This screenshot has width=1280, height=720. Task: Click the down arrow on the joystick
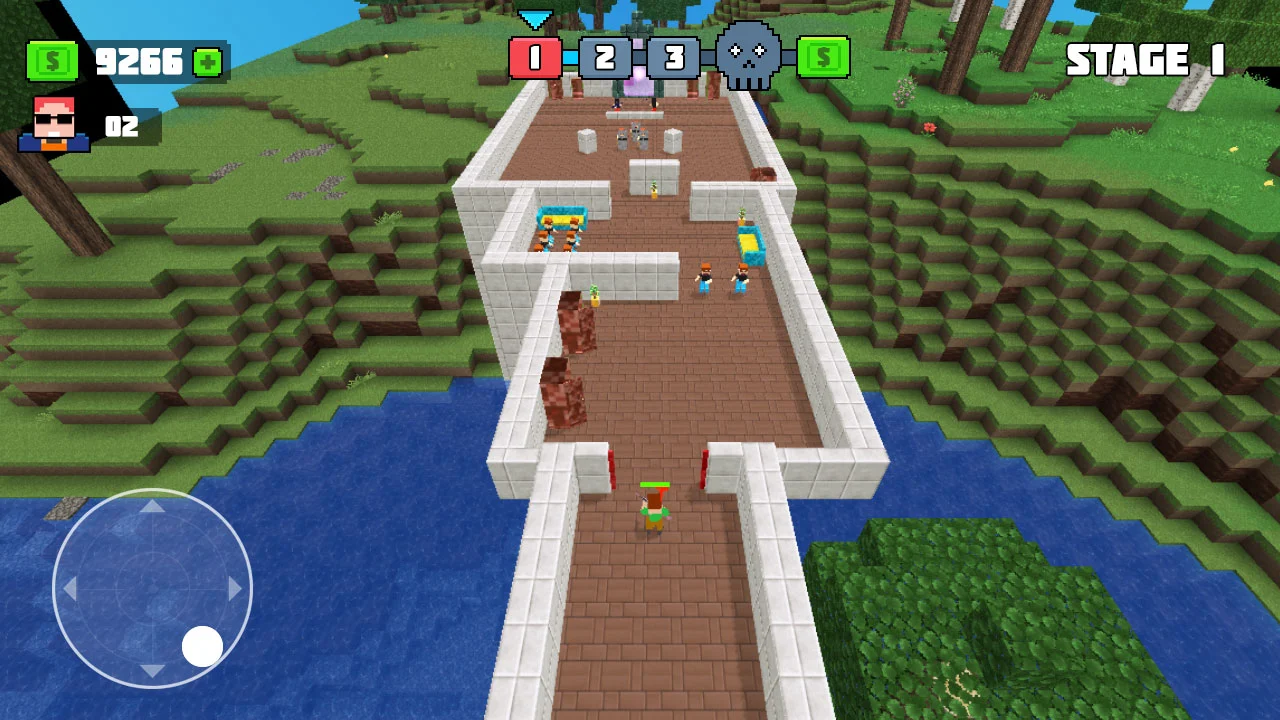click(x=152, y=671)
